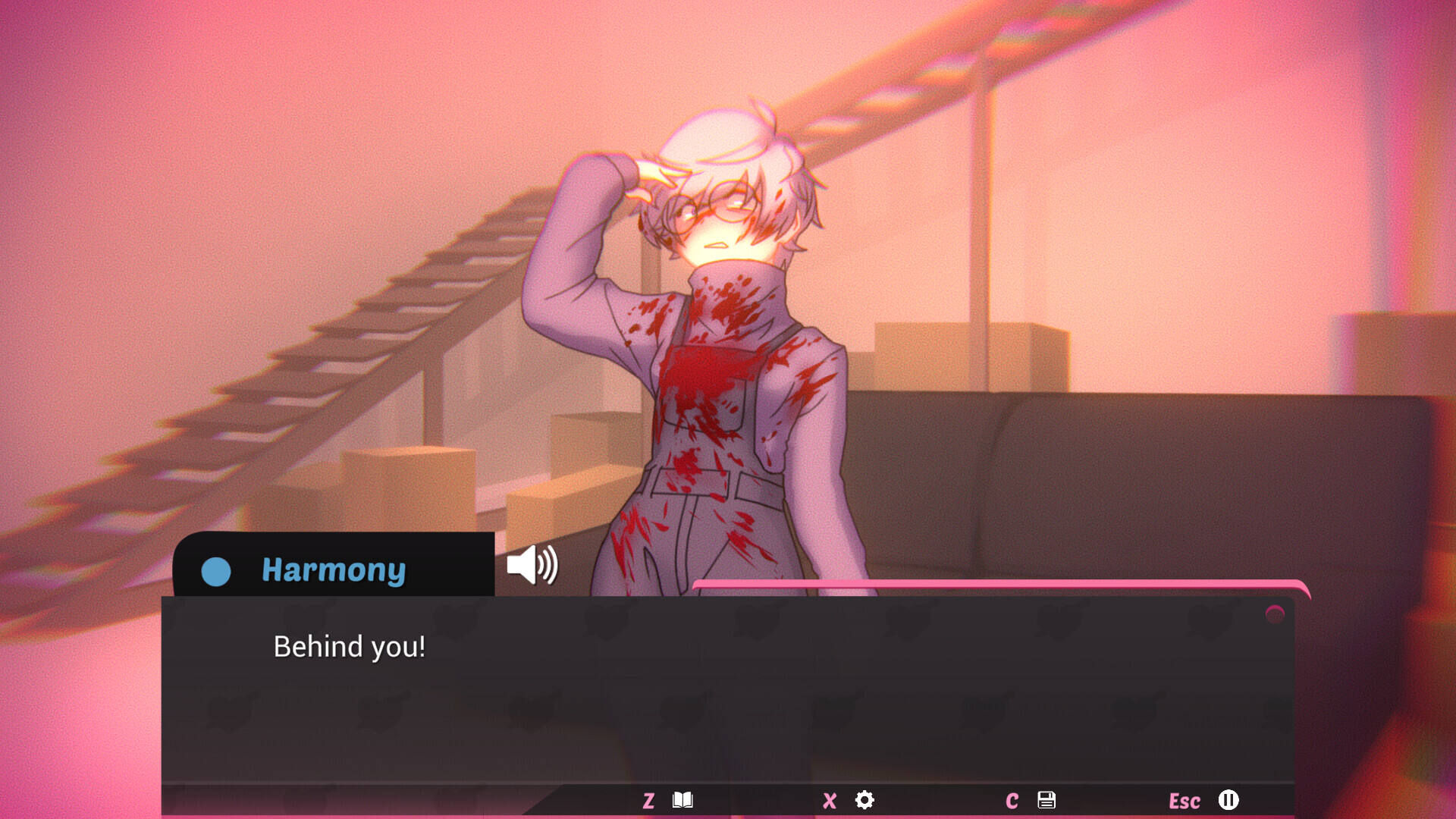Screen dimensions: 1456x819
Task: Open settings with the gear icon
Action: [x=864, y=800]
